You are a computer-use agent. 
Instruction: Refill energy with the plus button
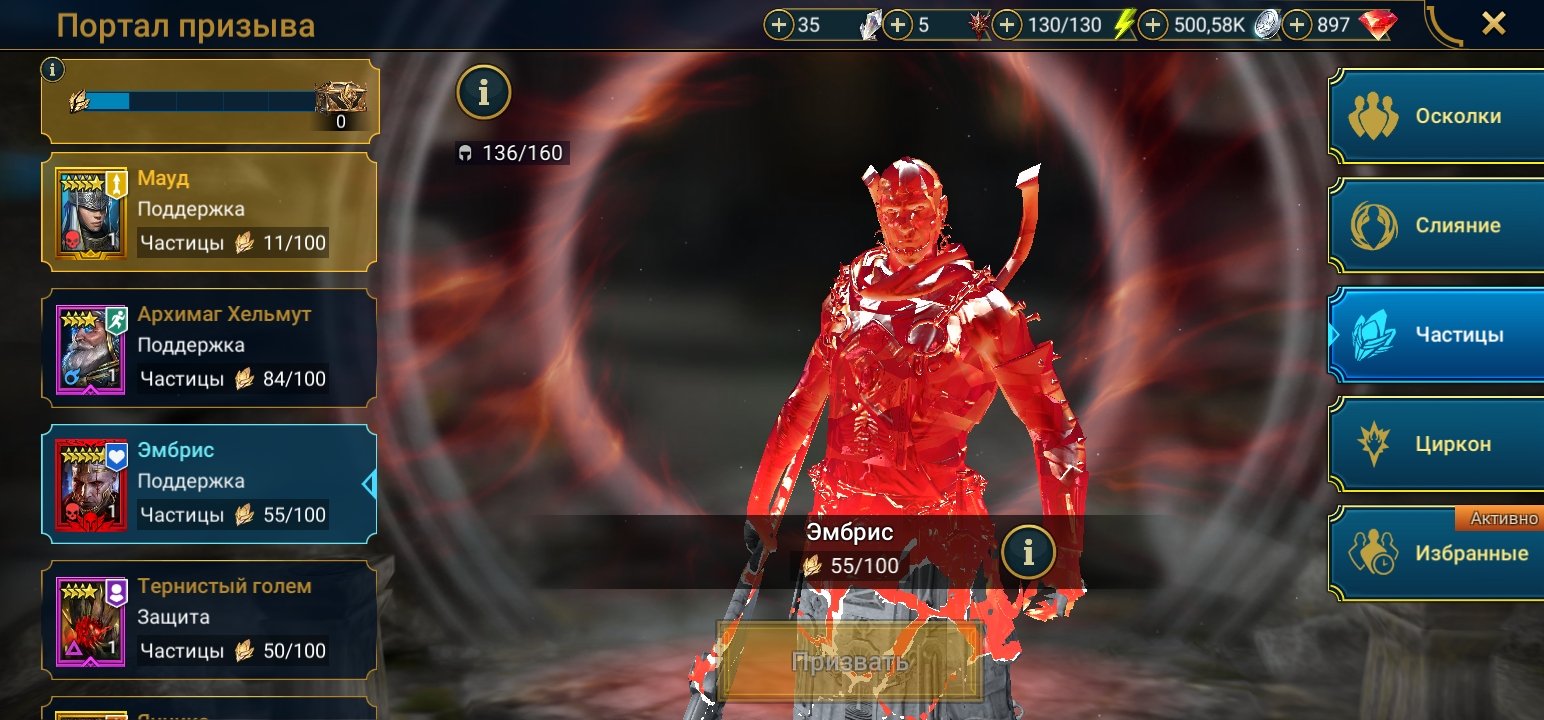tap(1007, 25)
